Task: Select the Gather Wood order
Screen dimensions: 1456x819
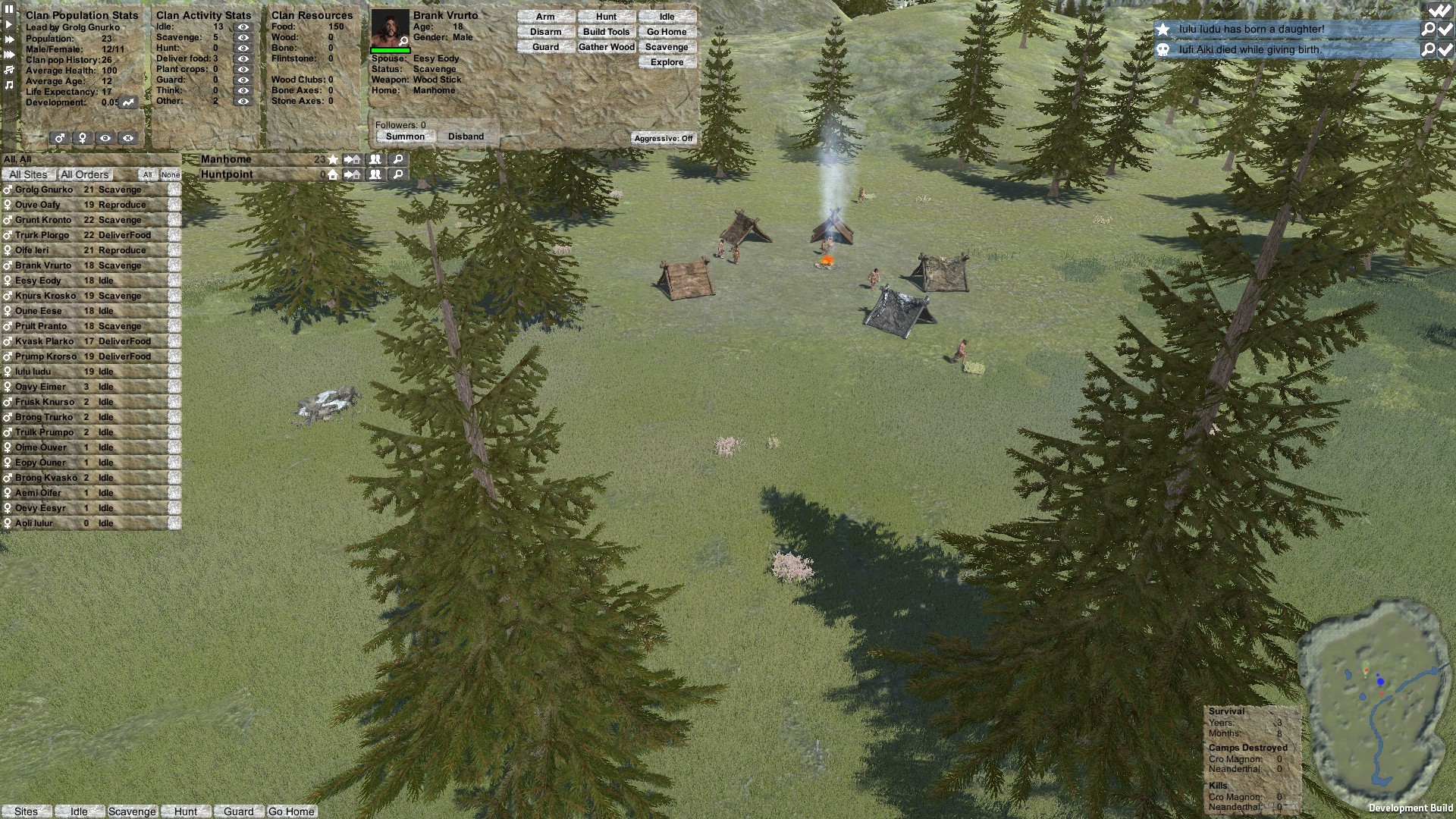Action: pos(606,47)
